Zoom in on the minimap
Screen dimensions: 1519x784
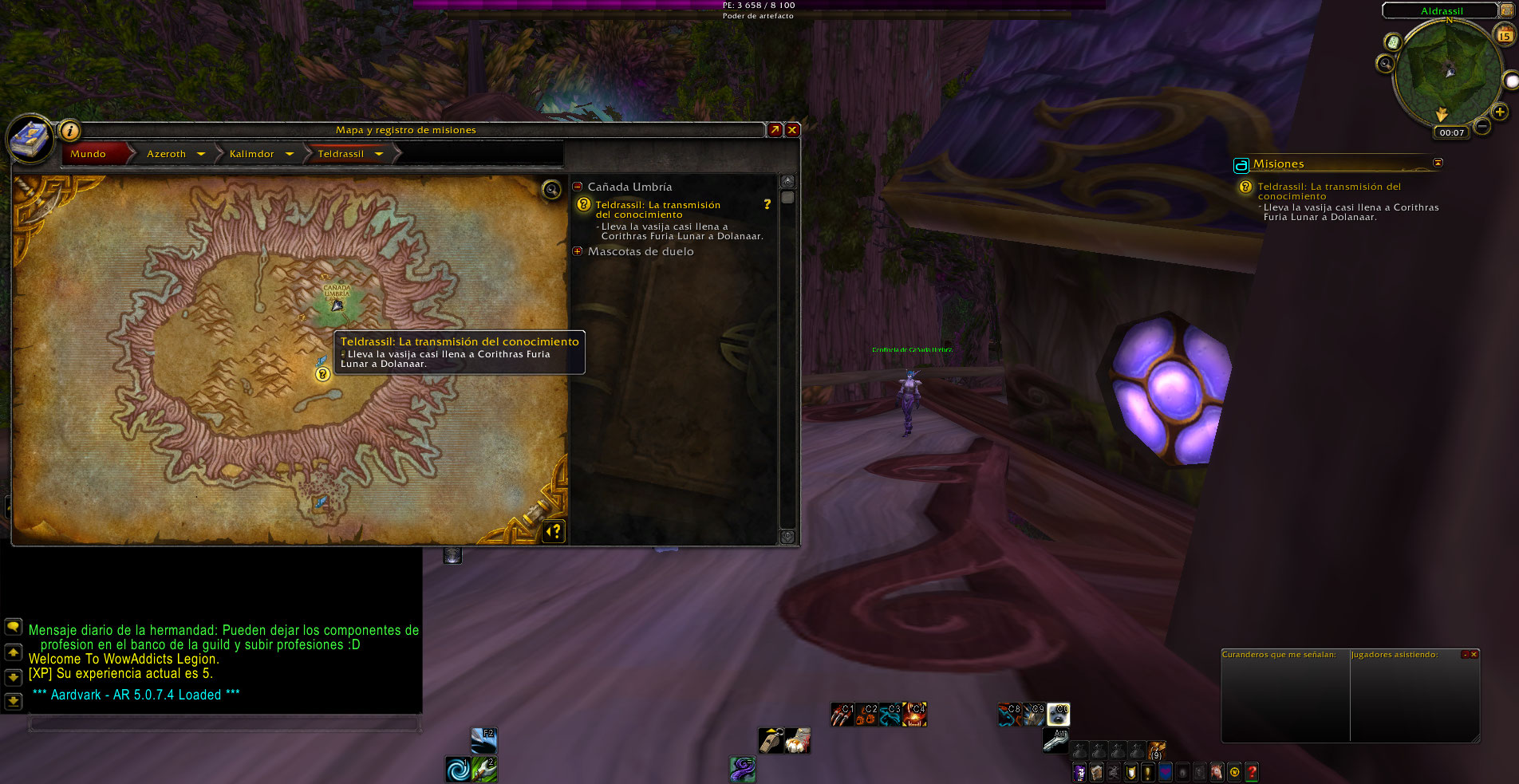[1499, 112]
